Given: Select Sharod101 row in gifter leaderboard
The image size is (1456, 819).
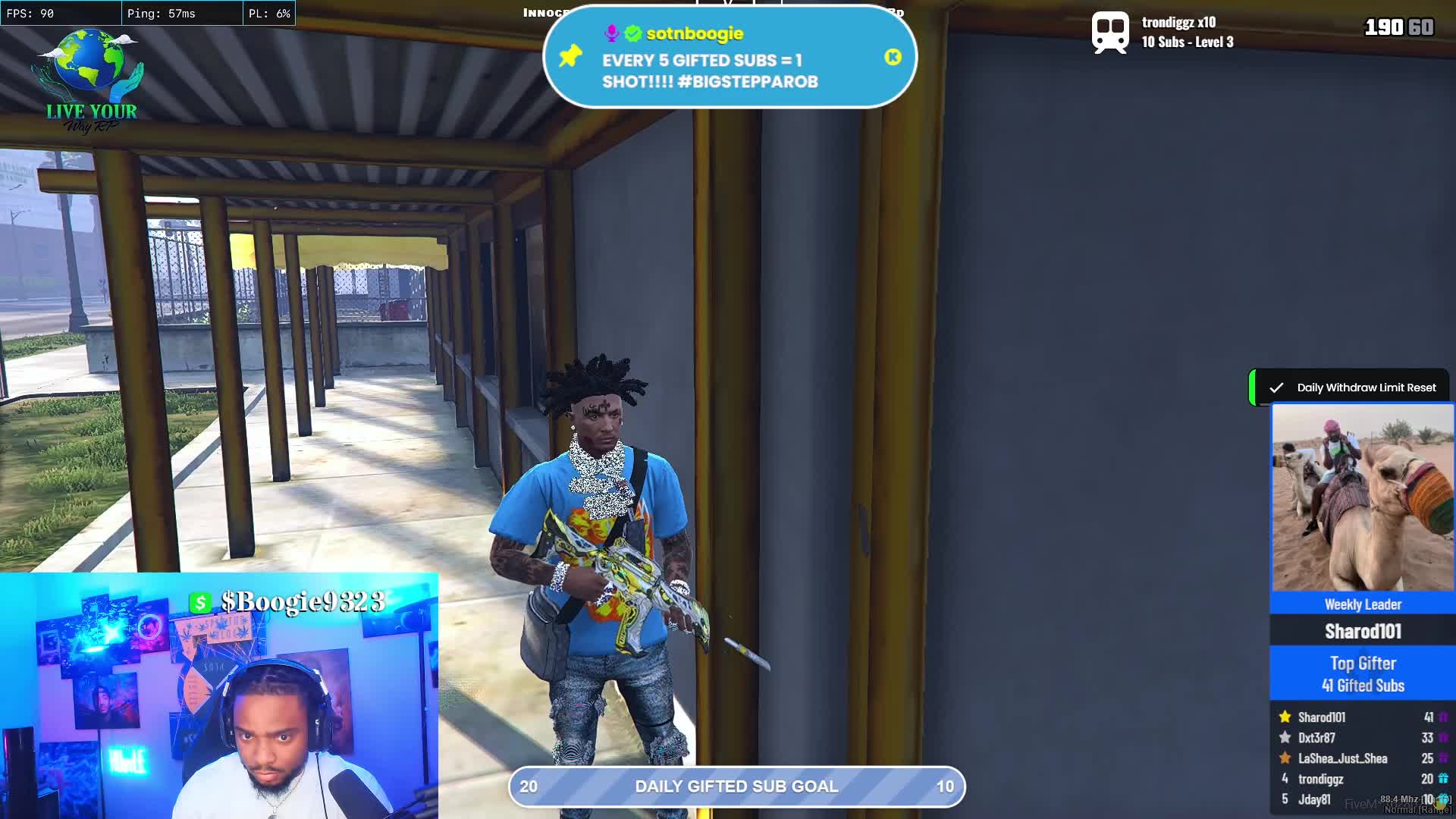Looking at the screenshot, I should pyautogui.click(x=1362, y=717).
